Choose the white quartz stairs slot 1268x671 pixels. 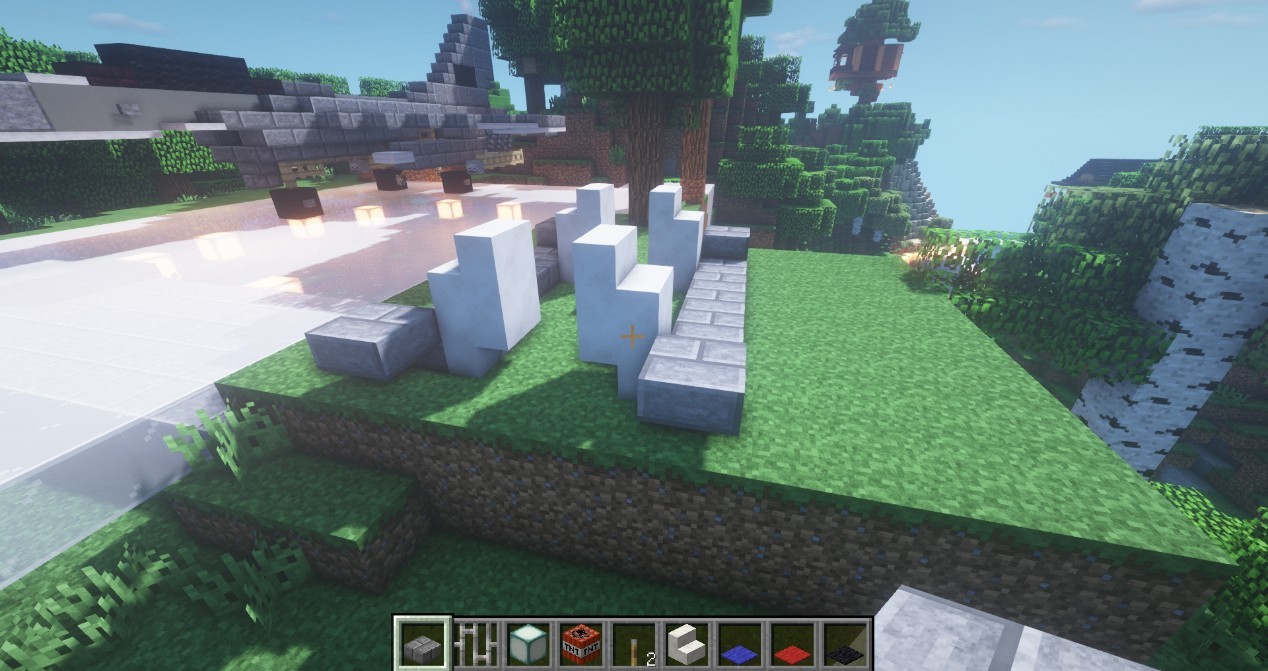685,642
